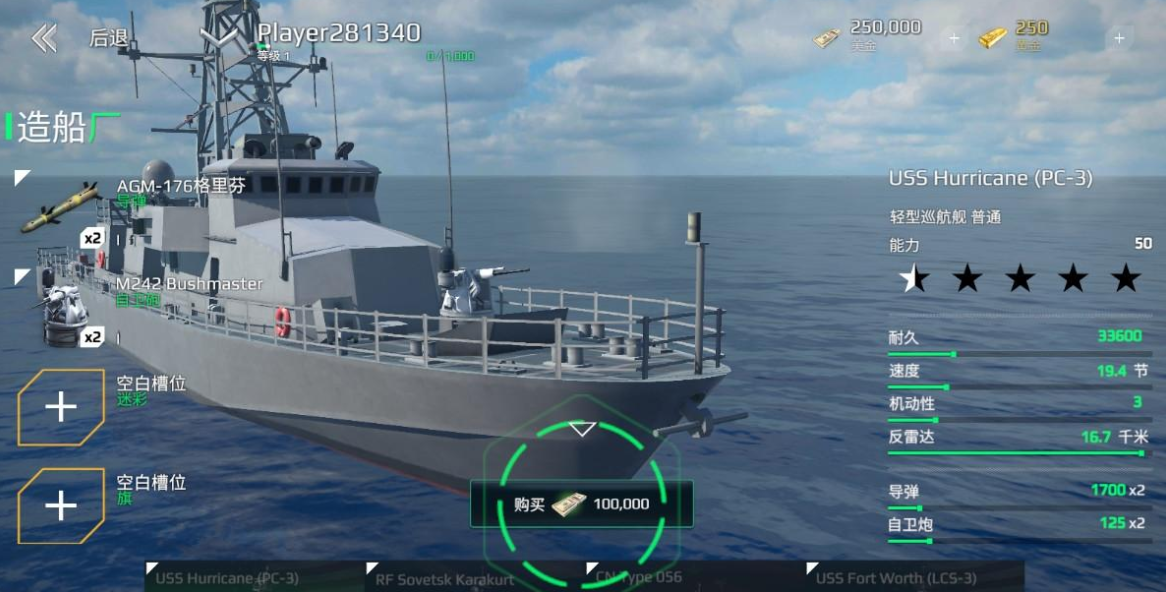Image resolution: width=1166 pixels, height=592 pixels.
Task: Open the Player281340 profile
Action: [338, 34]
